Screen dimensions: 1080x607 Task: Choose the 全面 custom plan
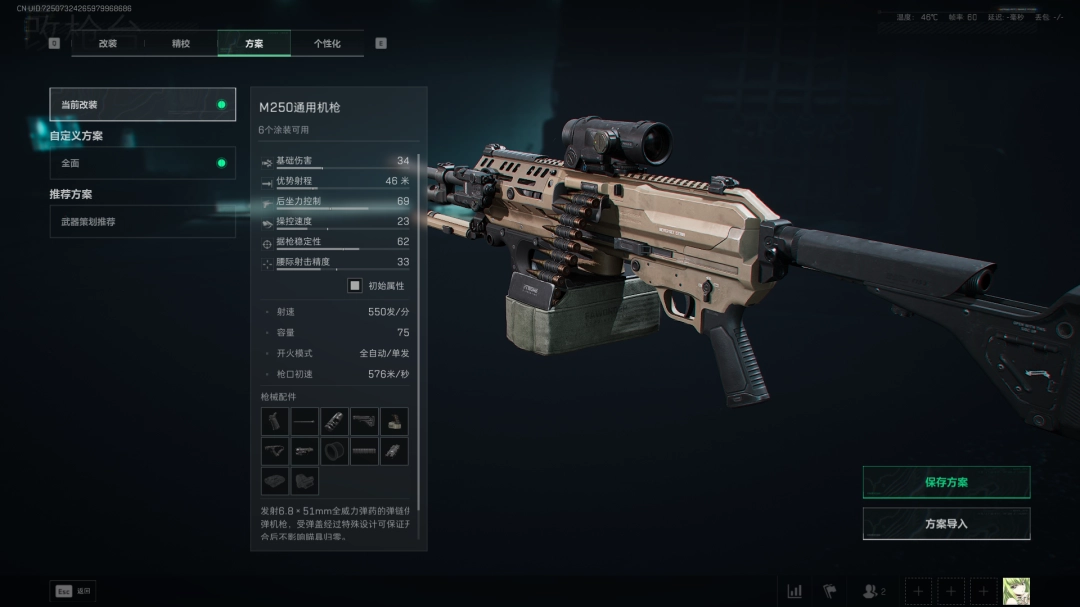coord(143,163)
